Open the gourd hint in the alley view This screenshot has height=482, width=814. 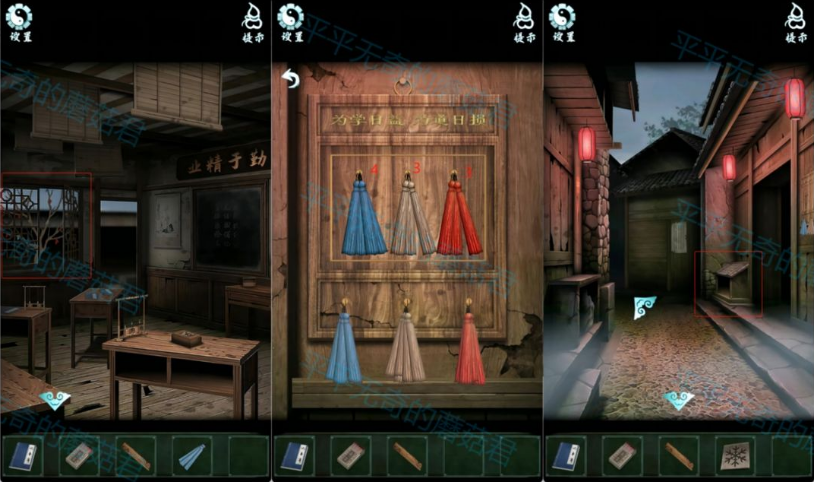point(796,20)
